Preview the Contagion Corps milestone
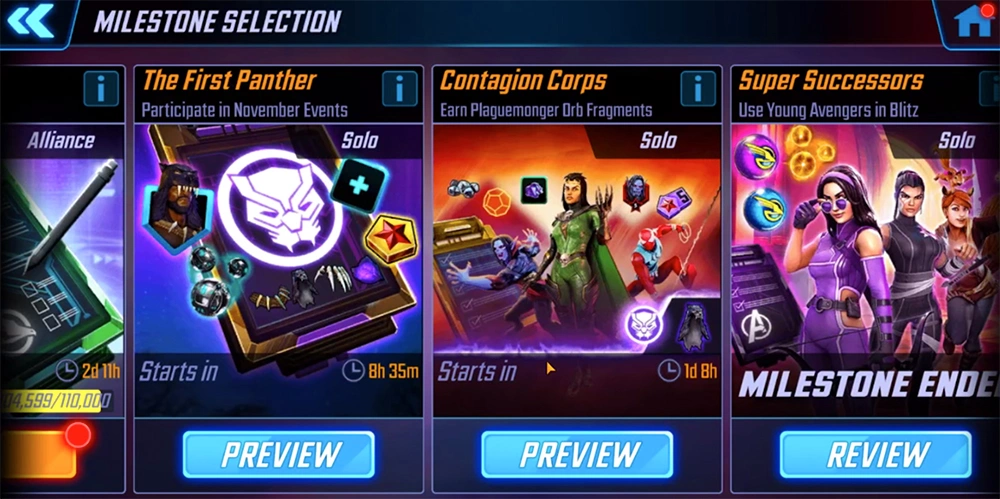The width and height of the screenshot is (1000, 499). pyautogui.click(x=576, y=455)
